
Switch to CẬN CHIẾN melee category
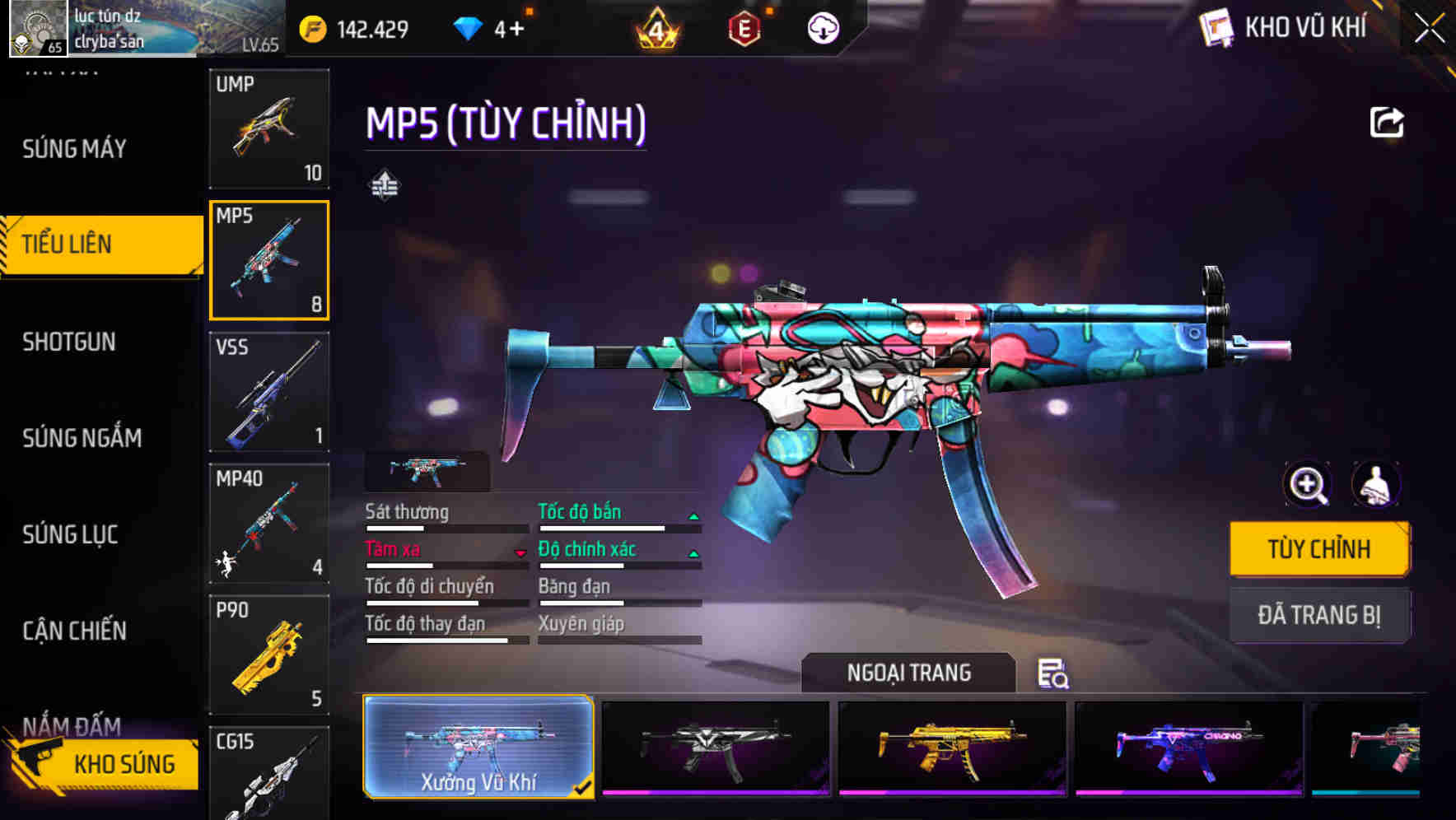(x=74, y=631)
